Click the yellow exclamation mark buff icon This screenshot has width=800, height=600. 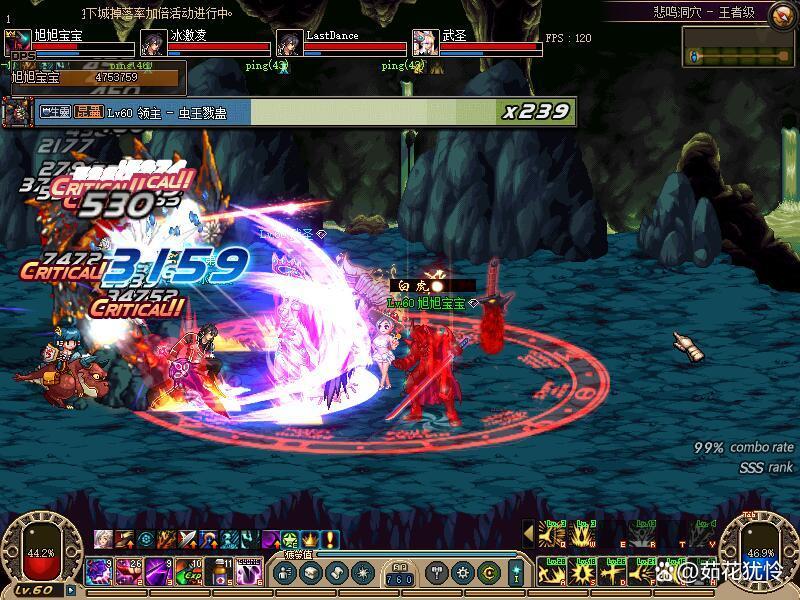[x=330, y=539]
